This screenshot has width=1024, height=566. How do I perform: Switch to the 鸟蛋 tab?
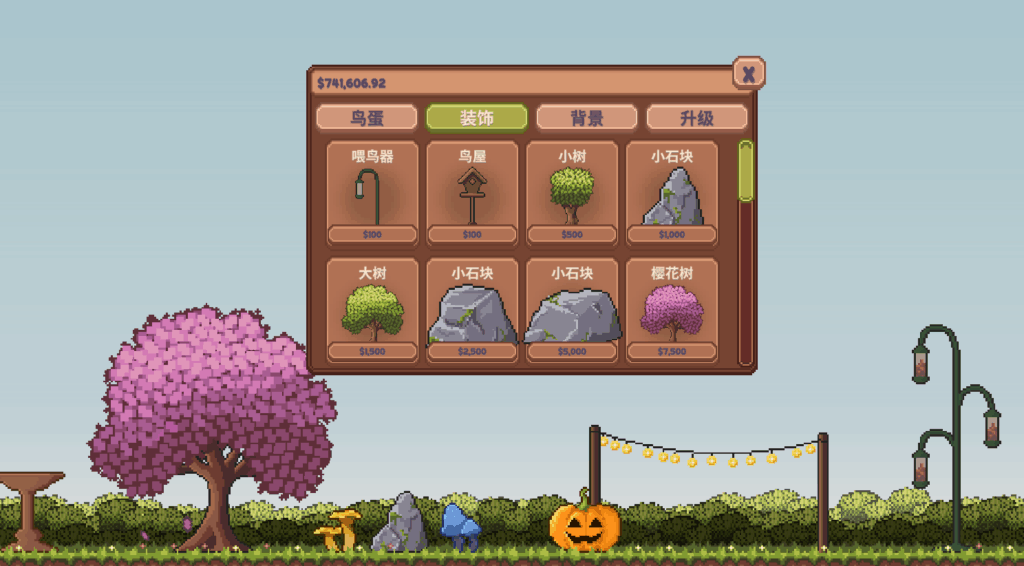[366, 118]
